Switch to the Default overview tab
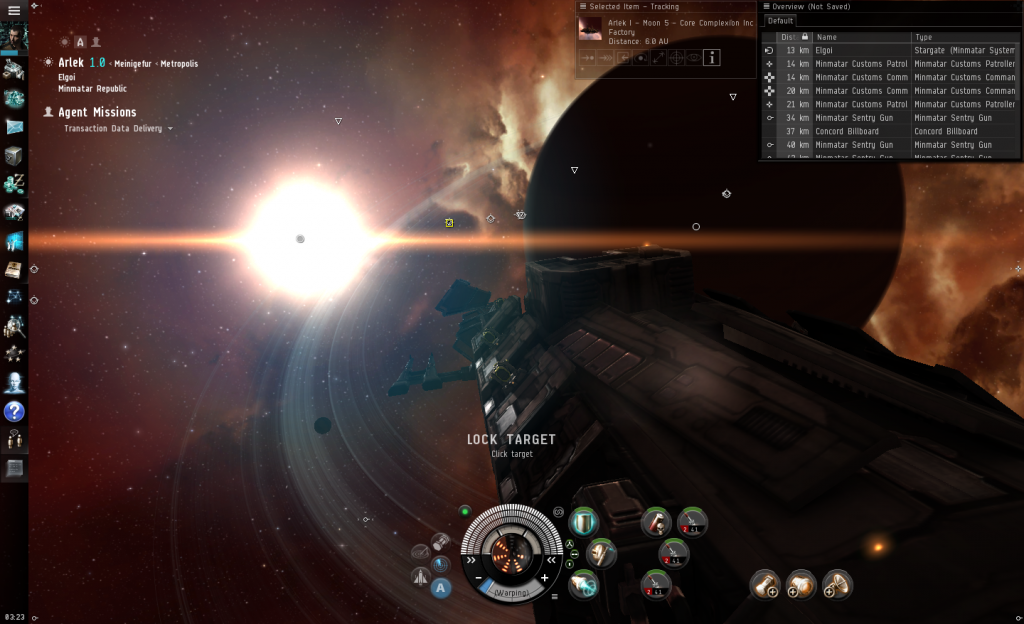The image size is (1024, 624). coord(780,20)
